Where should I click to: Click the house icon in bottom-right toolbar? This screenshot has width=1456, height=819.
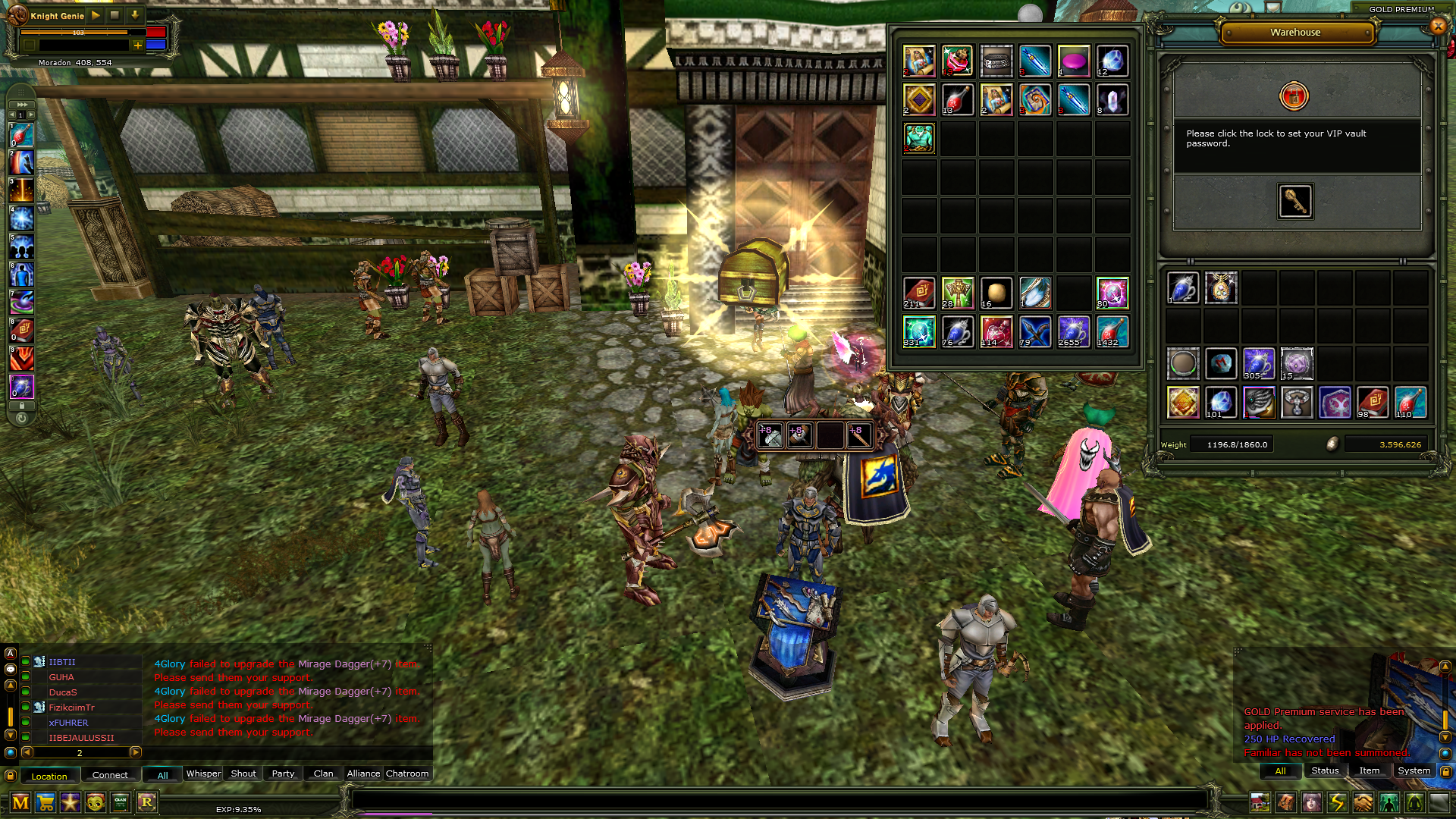pos(1260,802)
